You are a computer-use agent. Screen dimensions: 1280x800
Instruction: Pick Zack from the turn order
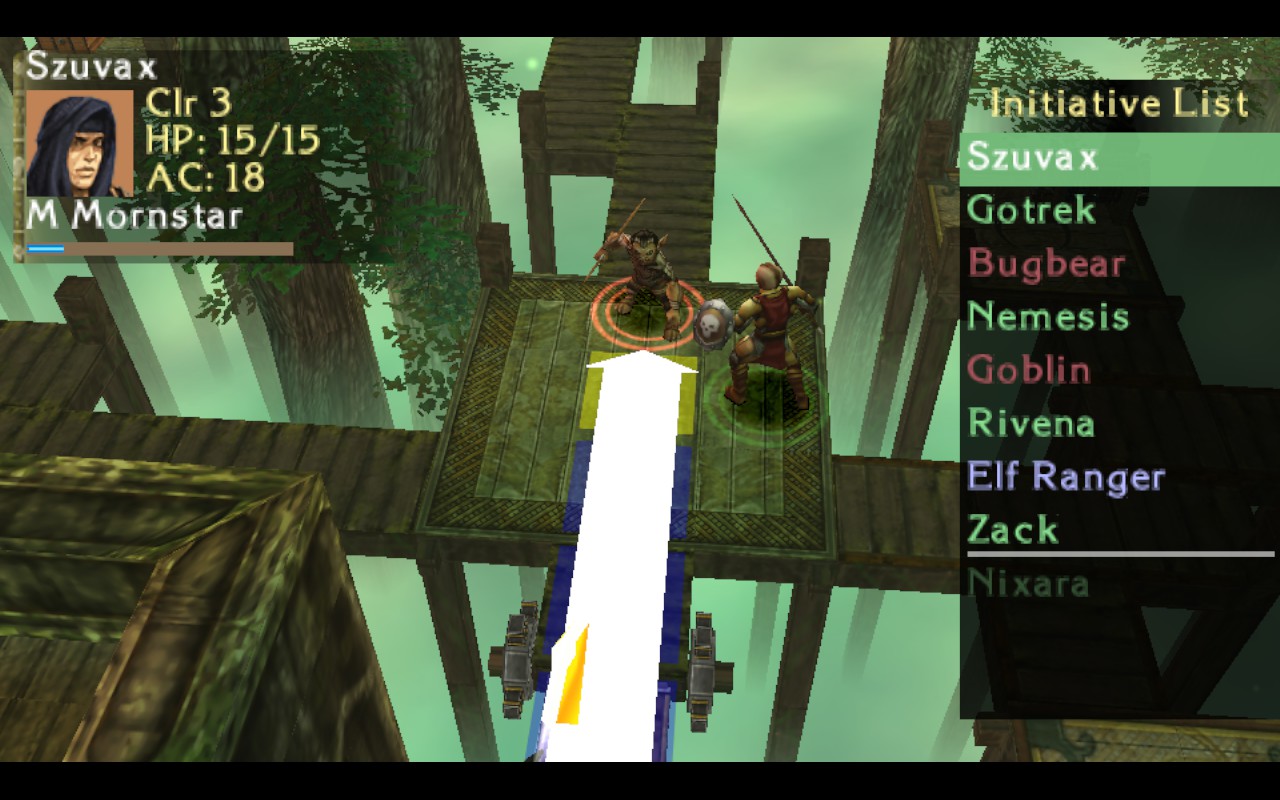pos(1012,530)
